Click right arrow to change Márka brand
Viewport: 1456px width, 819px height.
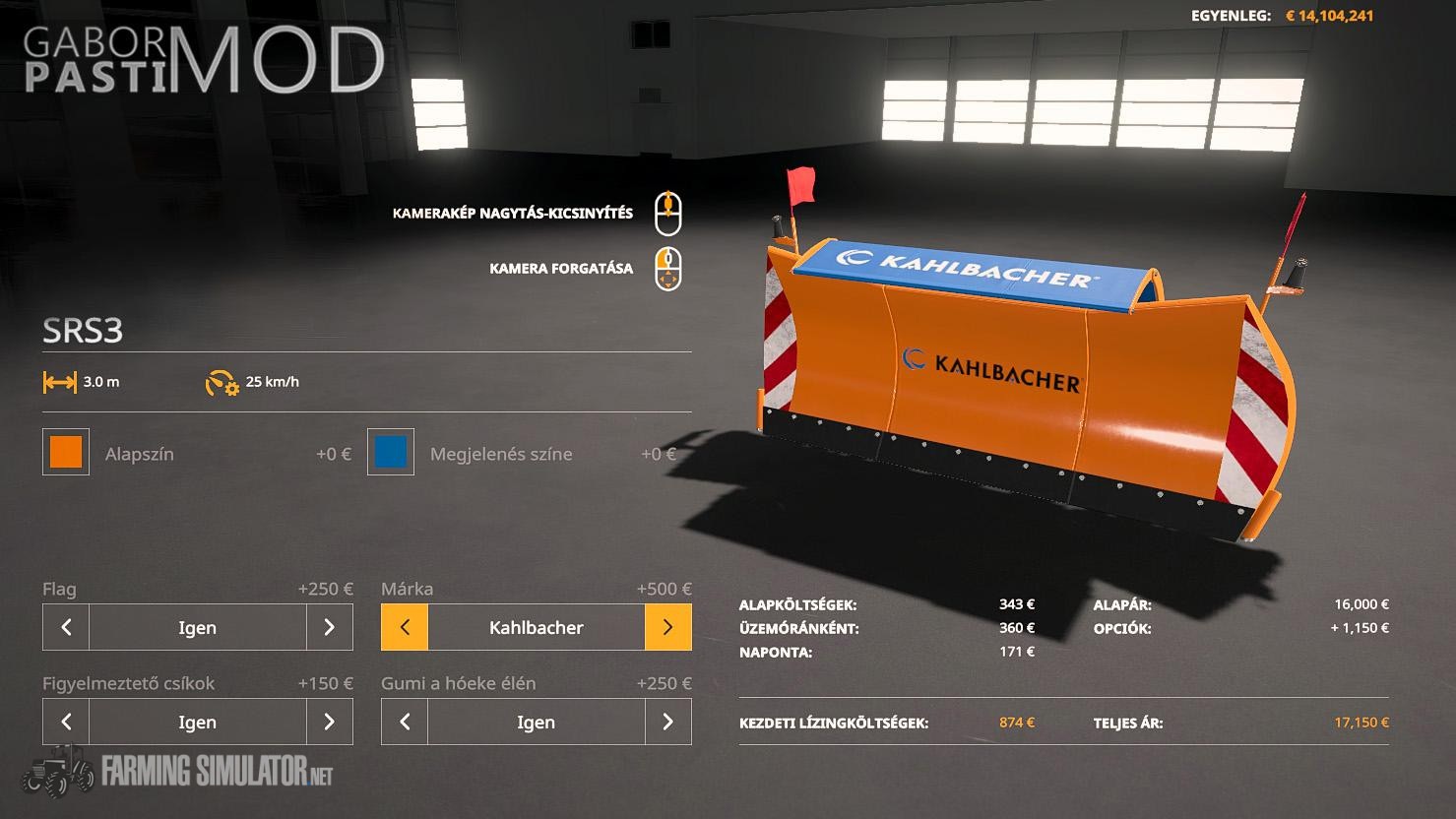pyautogui.click(x=668, y=627)
